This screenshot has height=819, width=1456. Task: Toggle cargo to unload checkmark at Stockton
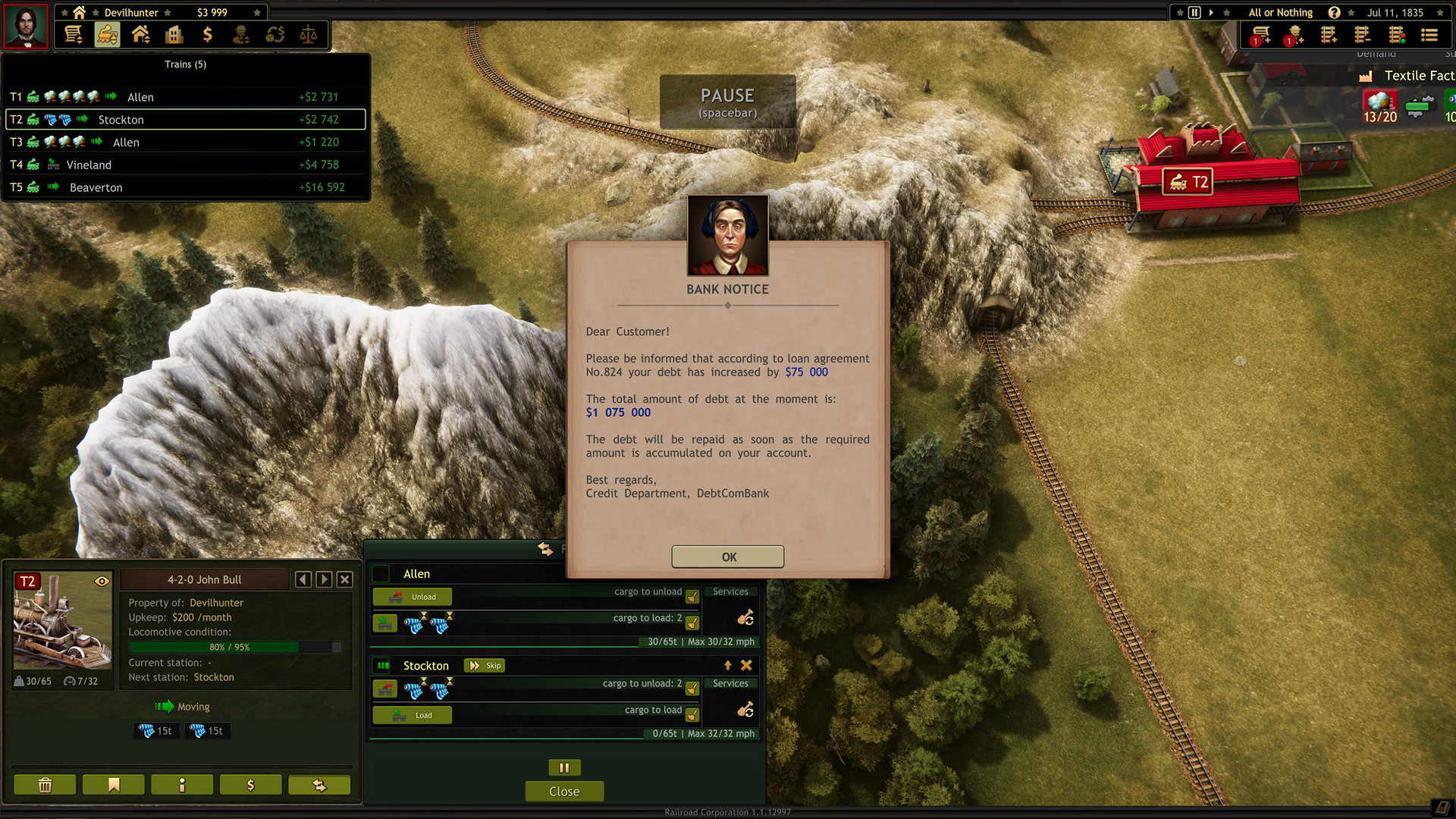point(691,688)
